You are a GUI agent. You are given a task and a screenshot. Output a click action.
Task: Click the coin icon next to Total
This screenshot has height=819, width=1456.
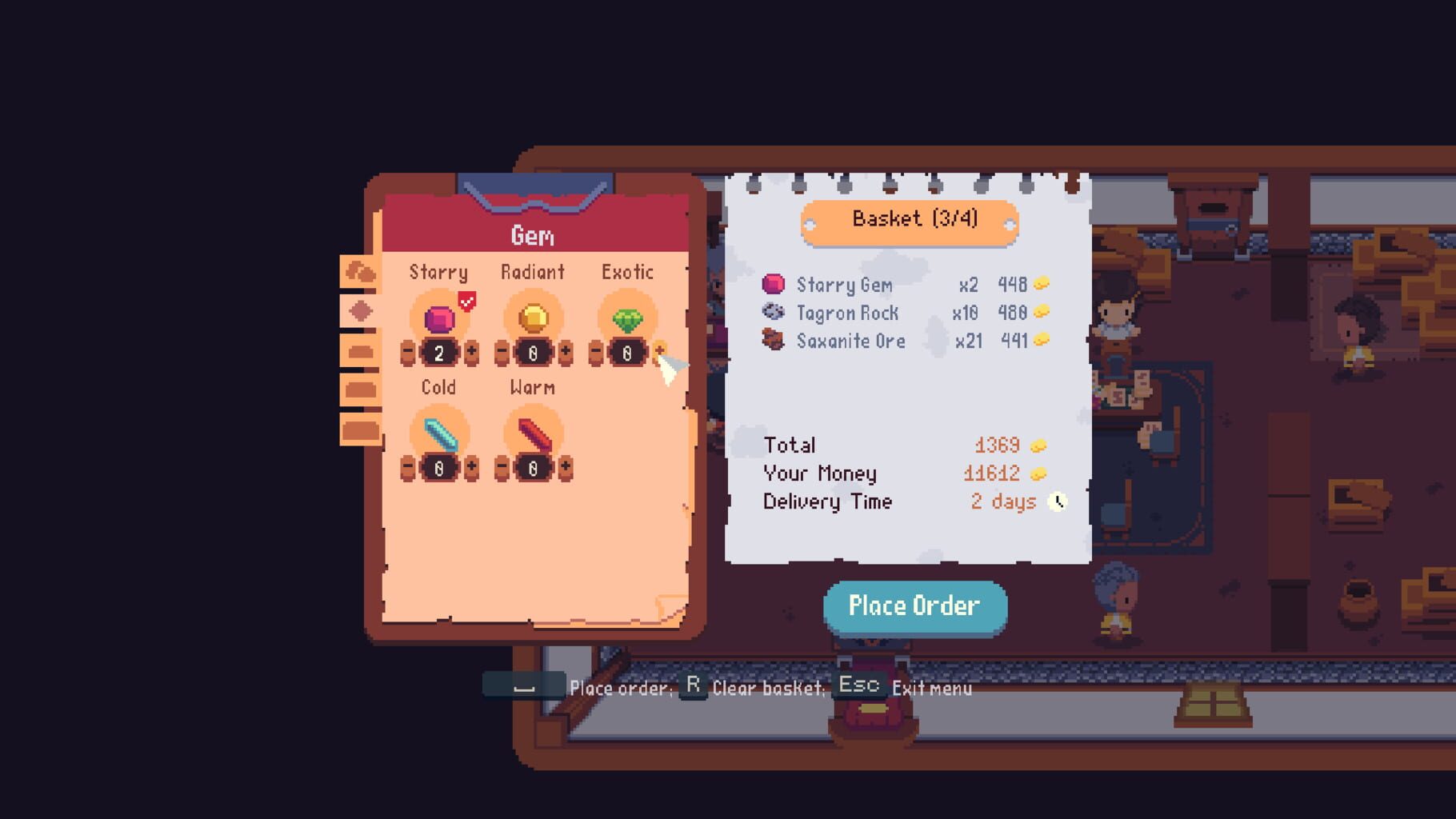pyautogui.click(x=1038, y=445)
